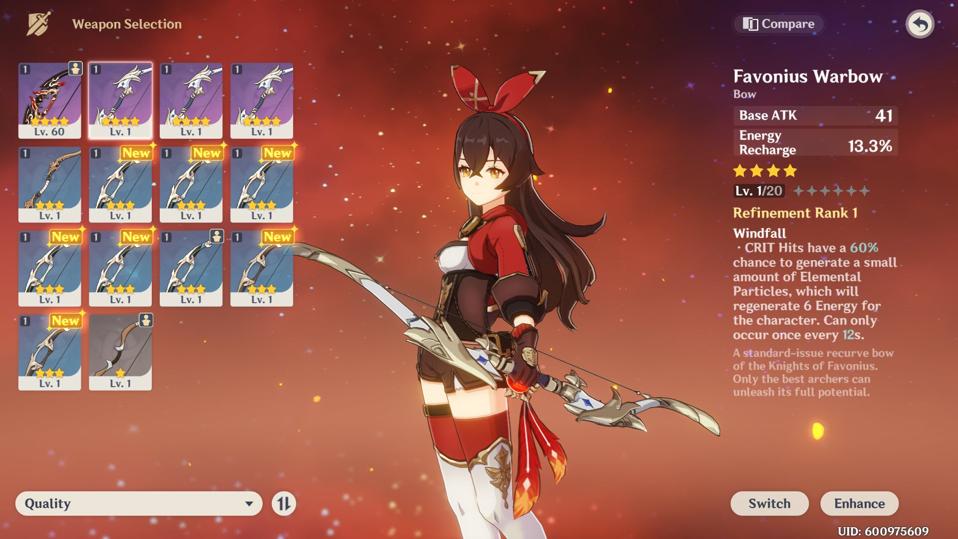Go back with the return arrow
Viewport: 958px width, 539px height.
pyautogui.click(x=919, y=24)
